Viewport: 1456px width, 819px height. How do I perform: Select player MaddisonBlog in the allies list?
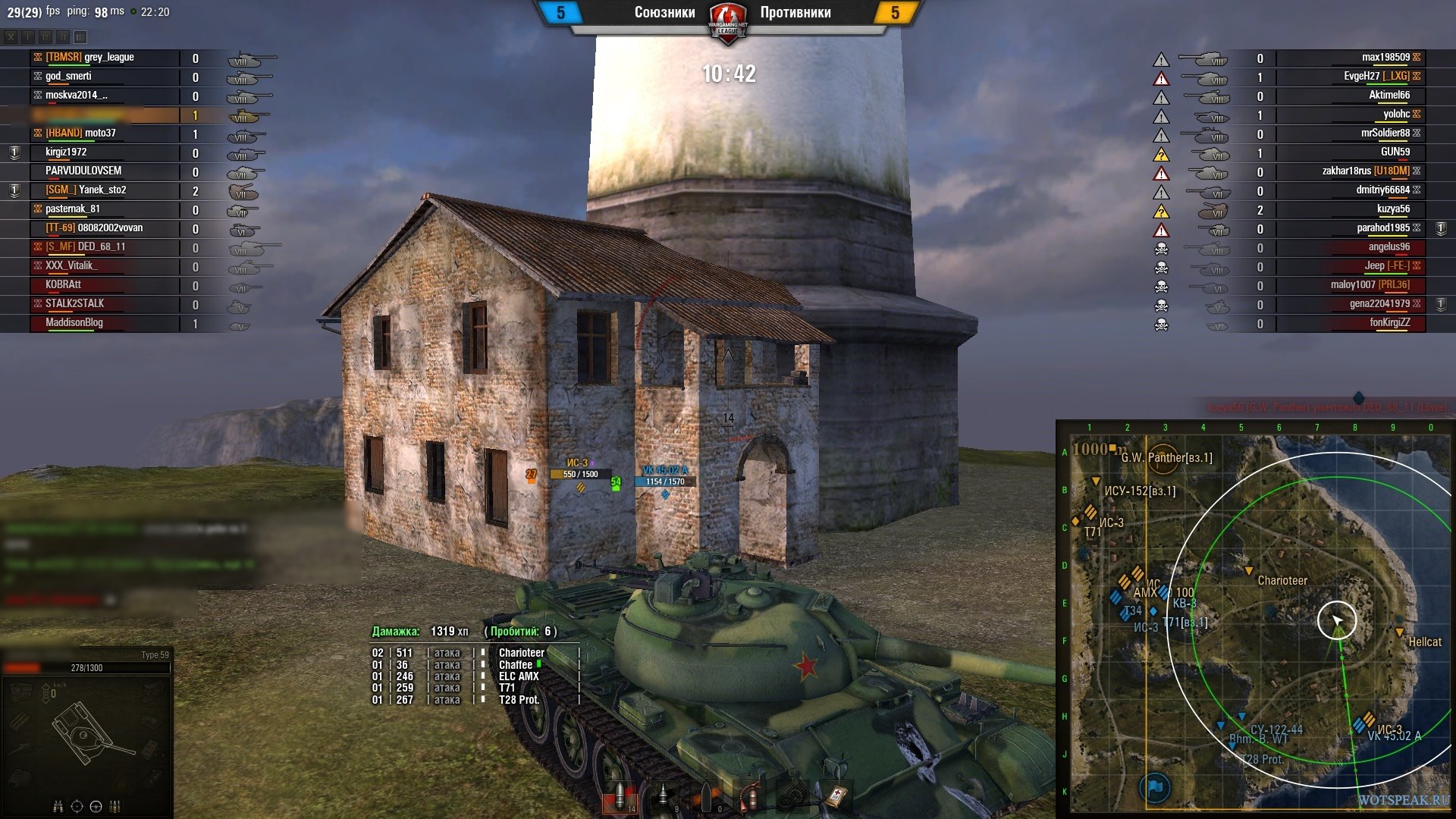[74, 323]
